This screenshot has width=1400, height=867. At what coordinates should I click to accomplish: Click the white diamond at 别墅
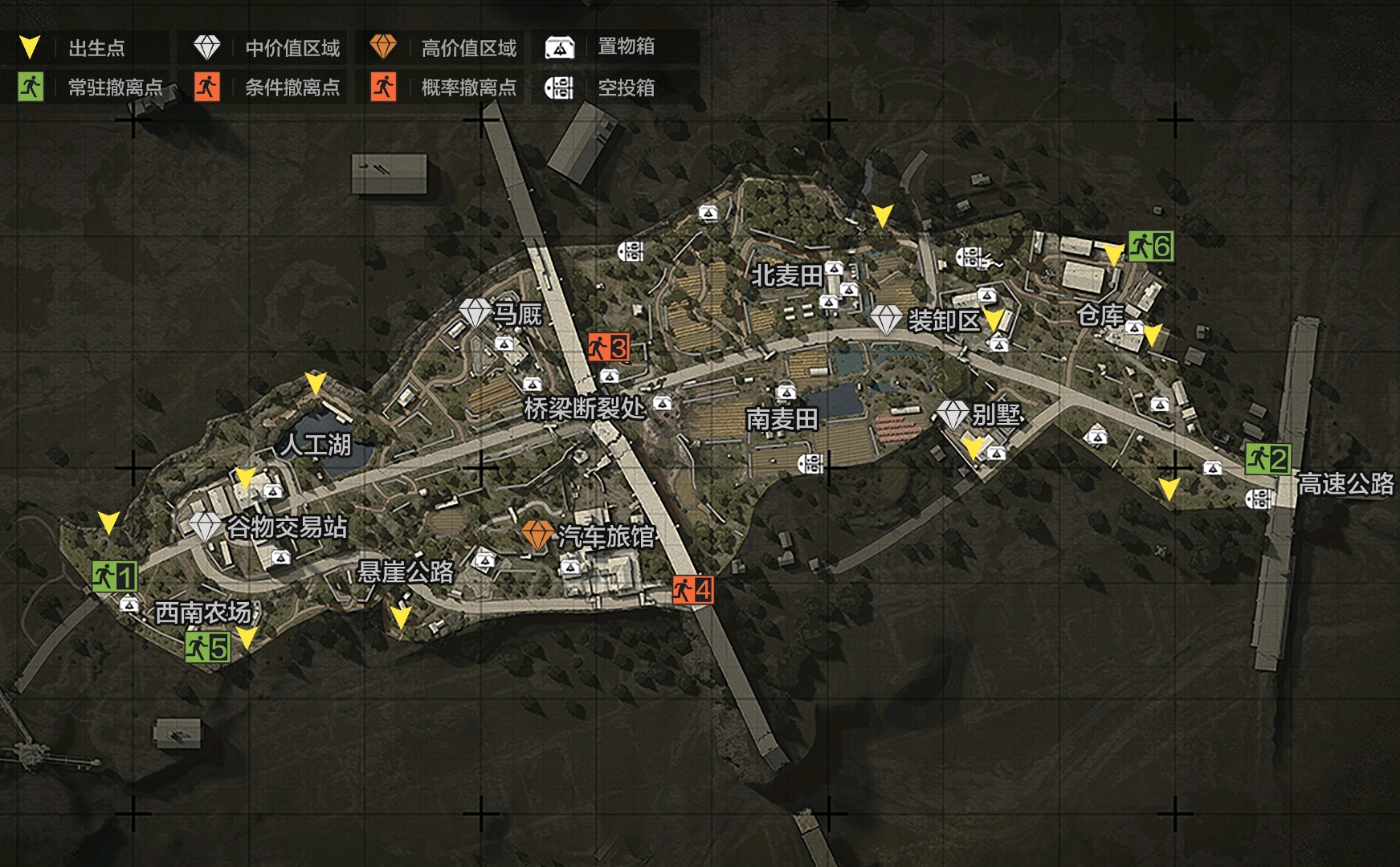coord(953,414)
